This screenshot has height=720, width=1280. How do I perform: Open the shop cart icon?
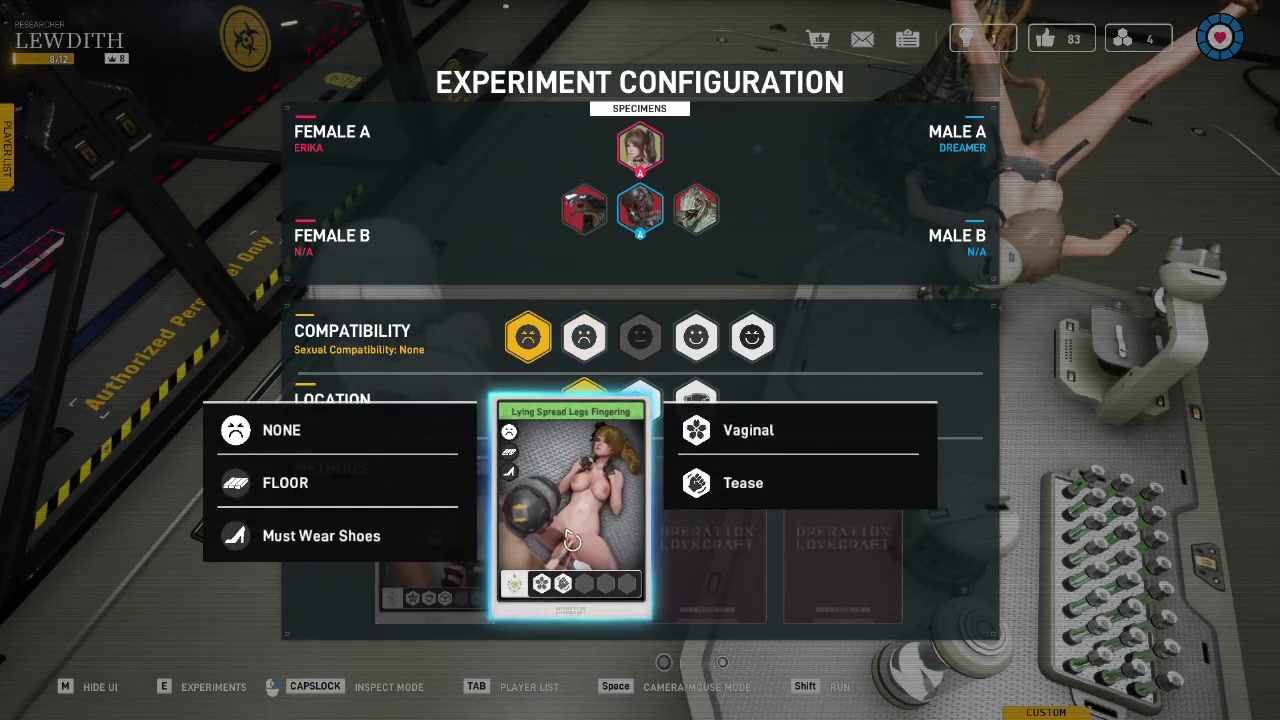point(819,39)
